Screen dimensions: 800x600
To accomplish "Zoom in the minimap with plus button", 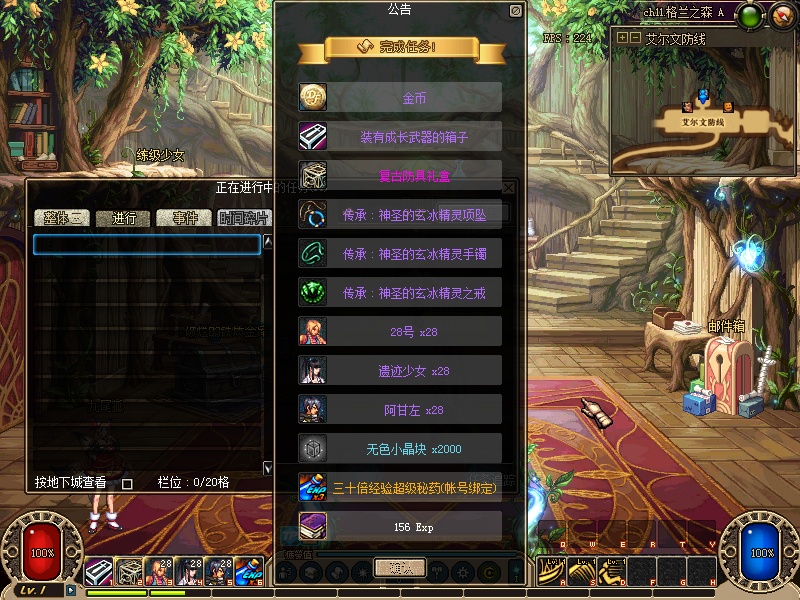I will pos(623,38).
